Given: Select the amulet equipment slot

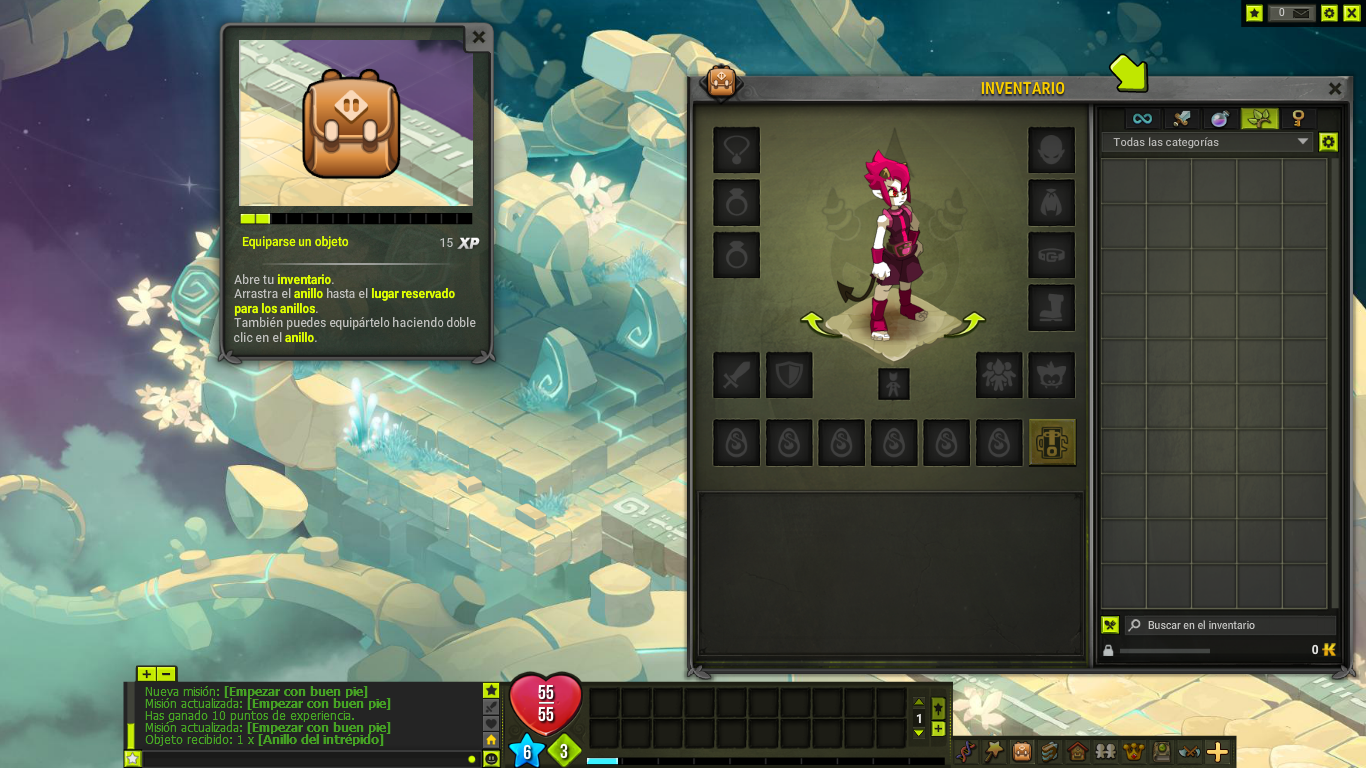Looking at the screenshot, I should coord(737,150).
